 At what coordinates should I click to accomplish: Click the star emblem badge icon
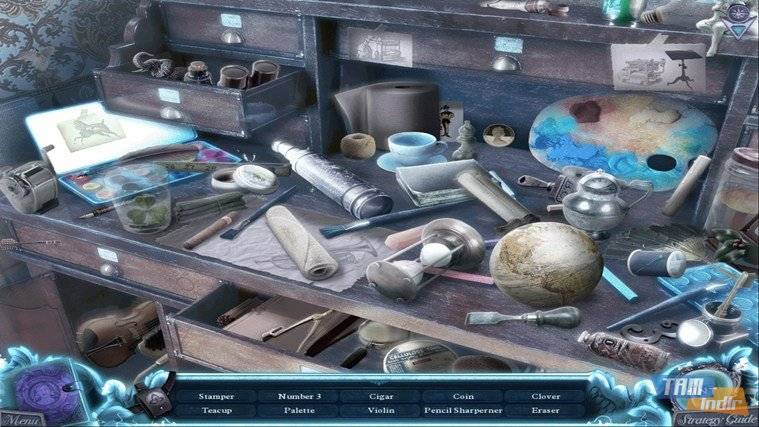tap(737, 16)
